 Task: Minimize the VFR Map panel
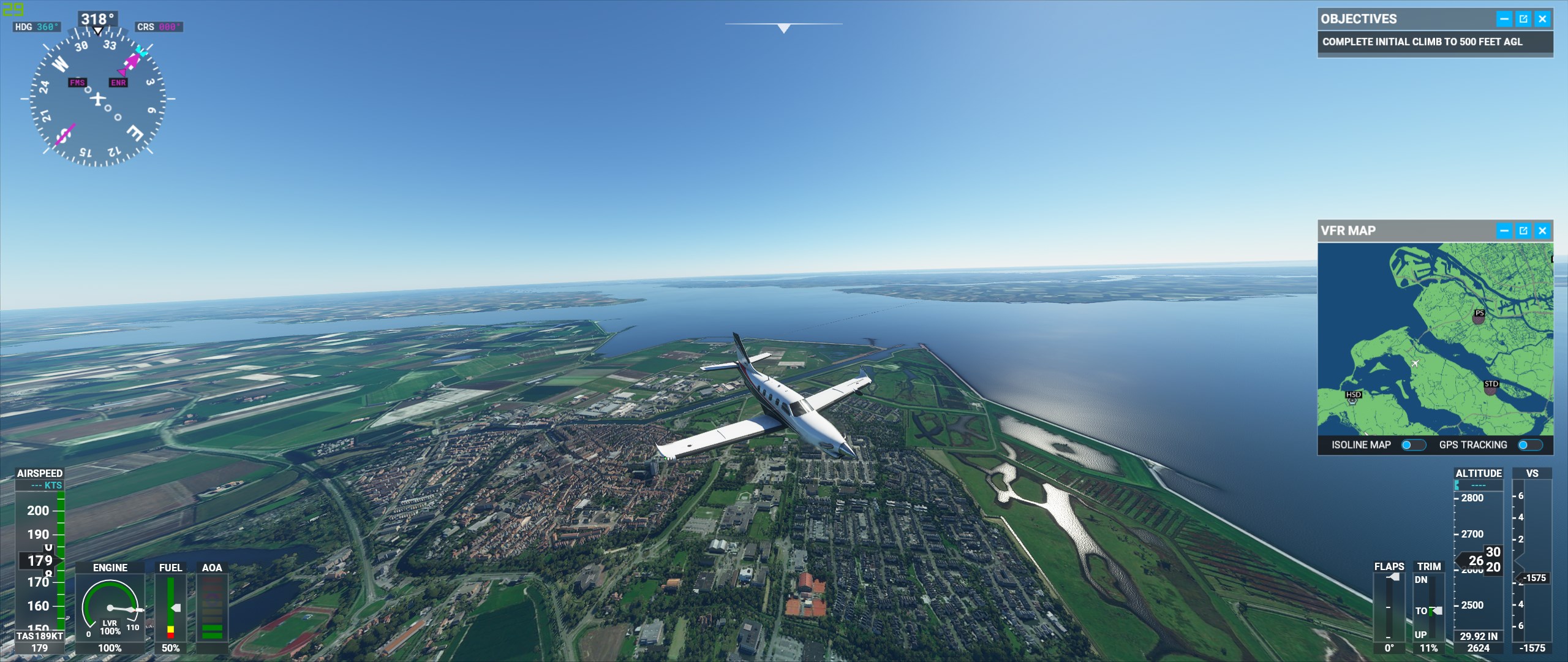click(x=1504, y=231)
